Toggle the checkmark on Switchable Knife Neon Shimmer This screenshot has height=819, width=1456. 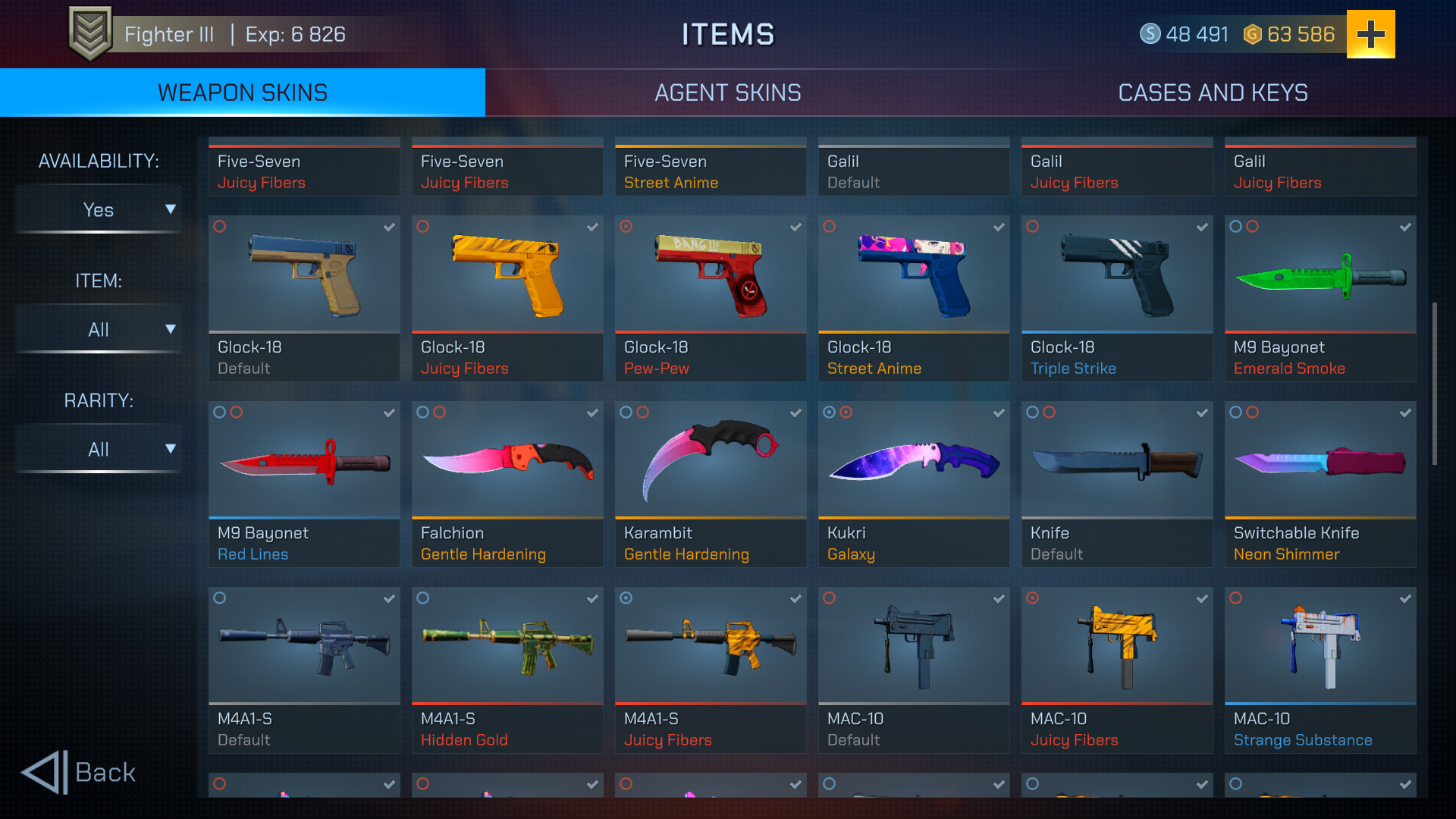tap(1405, 413)
